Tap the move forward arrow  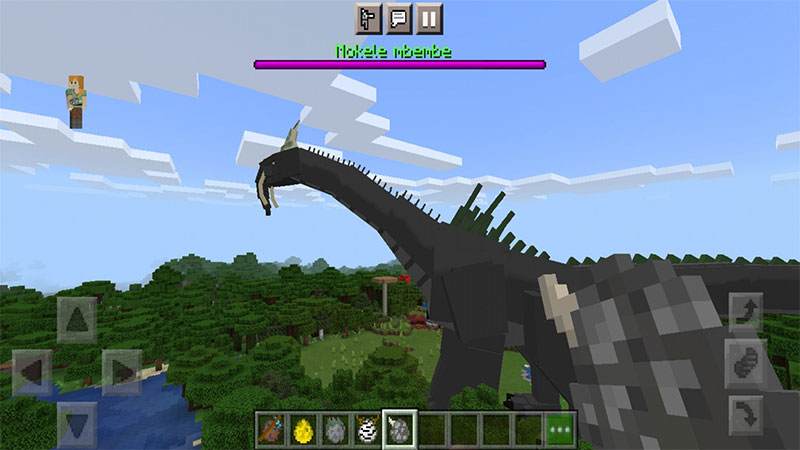[76, 320]
